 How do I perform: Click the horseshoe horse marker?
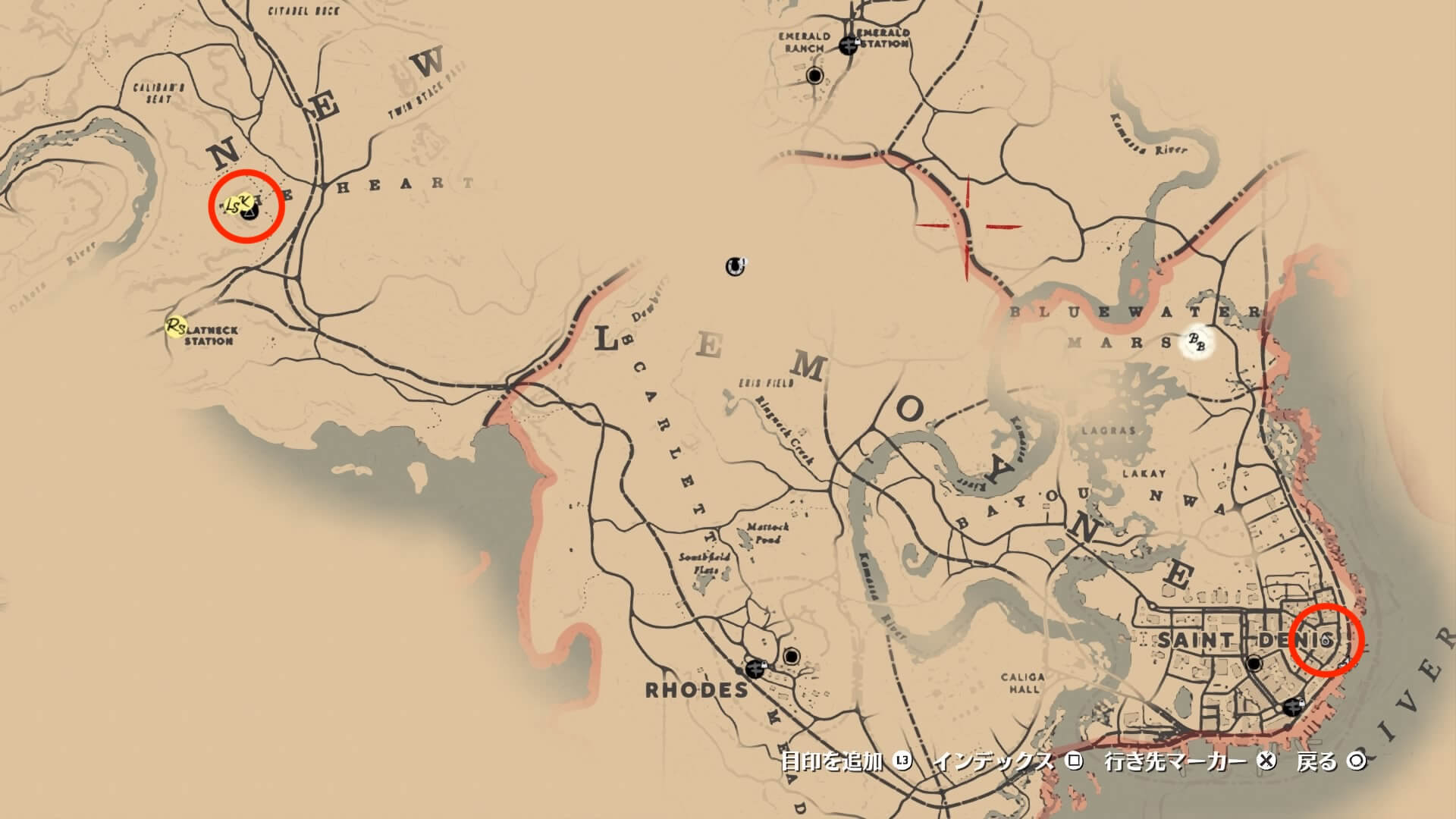(734, 266)
